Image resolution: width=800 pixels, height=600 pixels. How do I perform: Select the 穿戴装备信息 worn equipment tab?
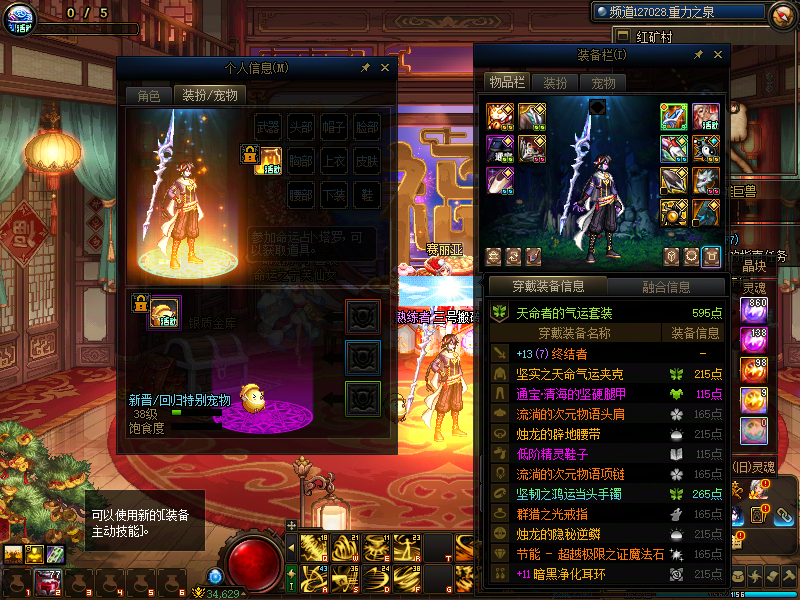(x=549, y=287)
